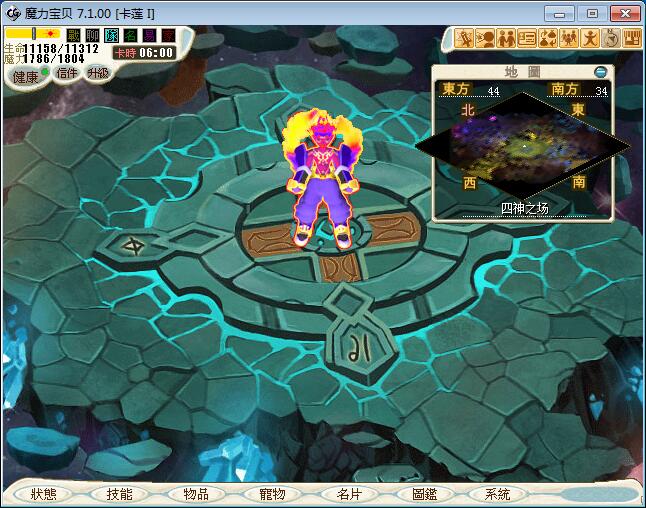The image size is (646, 508).
Task: Click the 四神之场 minimap display
Action: tap(524, 145)
